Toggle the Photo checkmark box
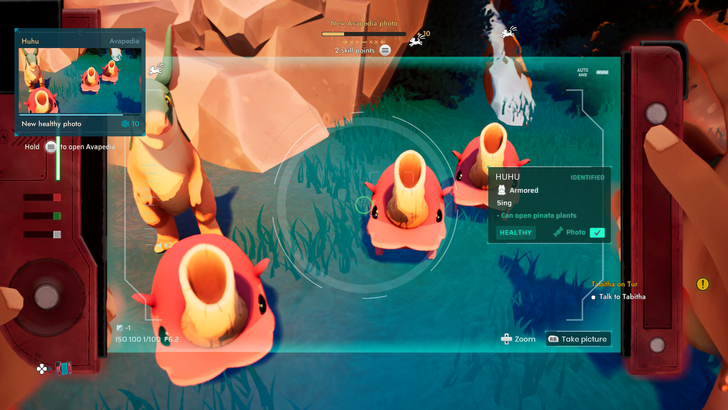The image size is (728, 410). coord(597,232)
